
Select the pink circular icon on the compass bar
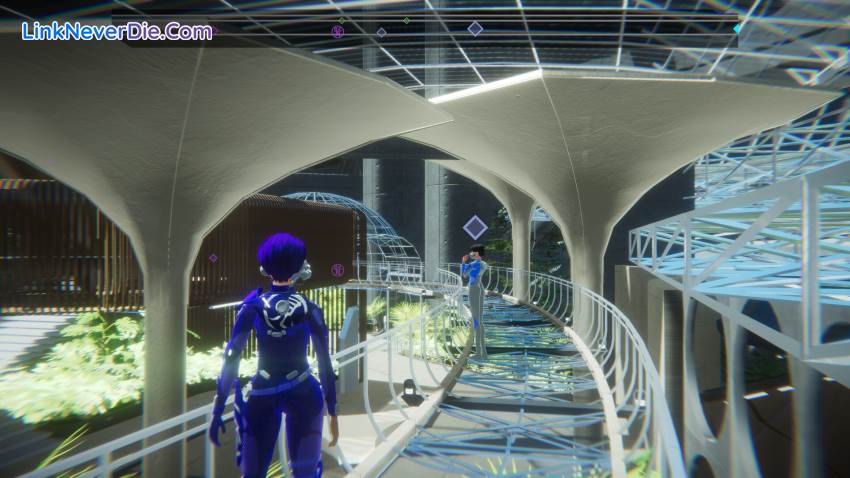point(337,32)
